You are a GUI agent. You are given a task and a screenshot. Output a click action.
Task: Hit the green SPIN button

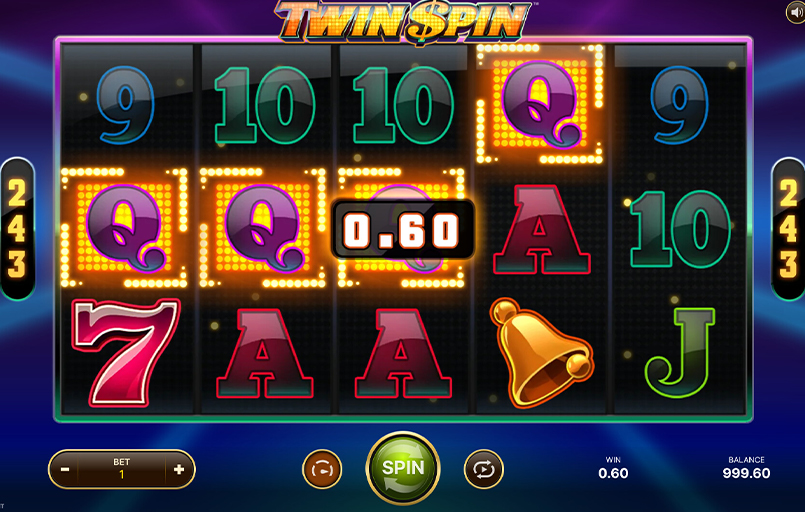pos(402,468)
